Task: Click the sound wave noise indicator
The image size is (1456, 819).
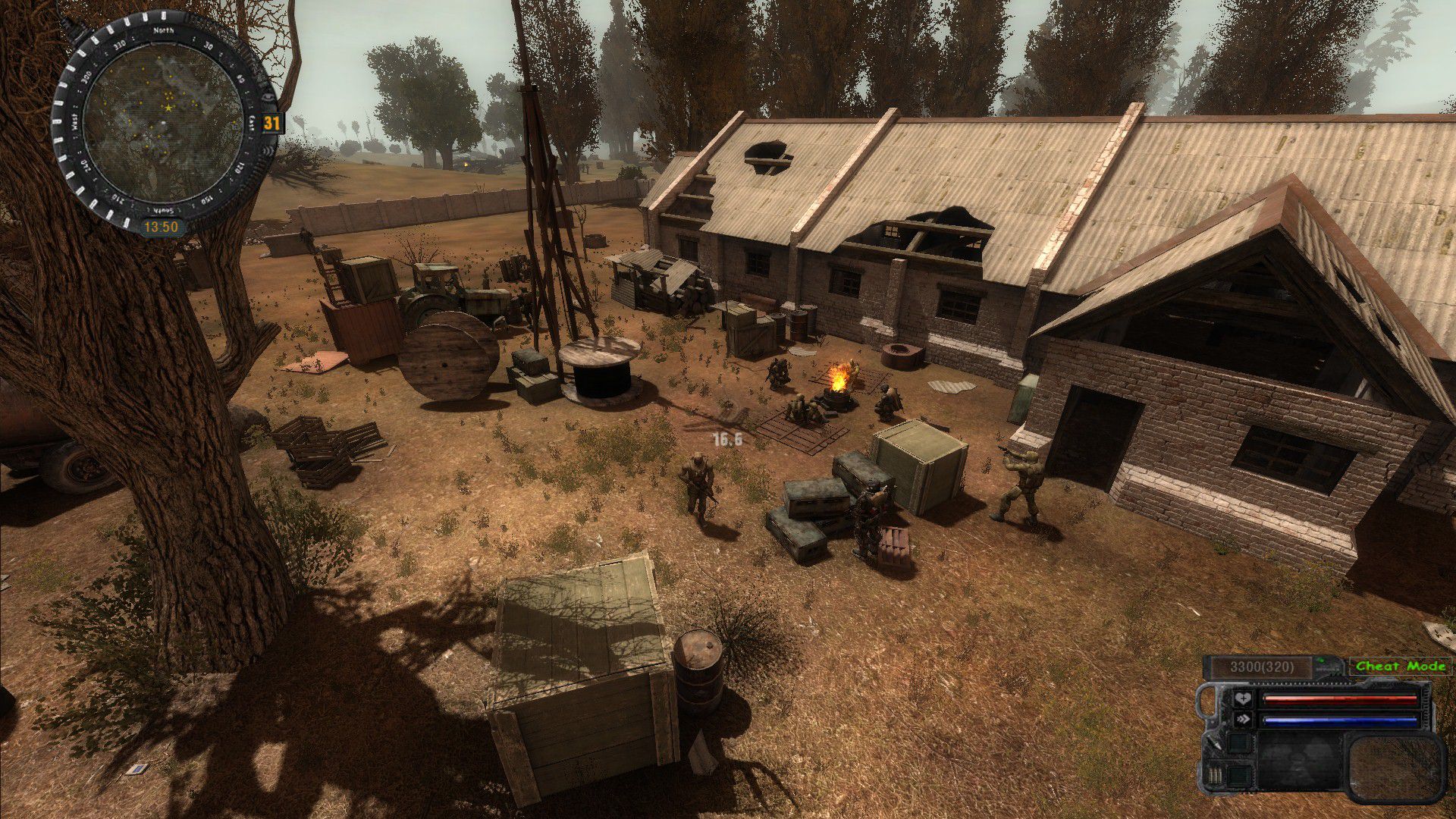Action: 269,149
